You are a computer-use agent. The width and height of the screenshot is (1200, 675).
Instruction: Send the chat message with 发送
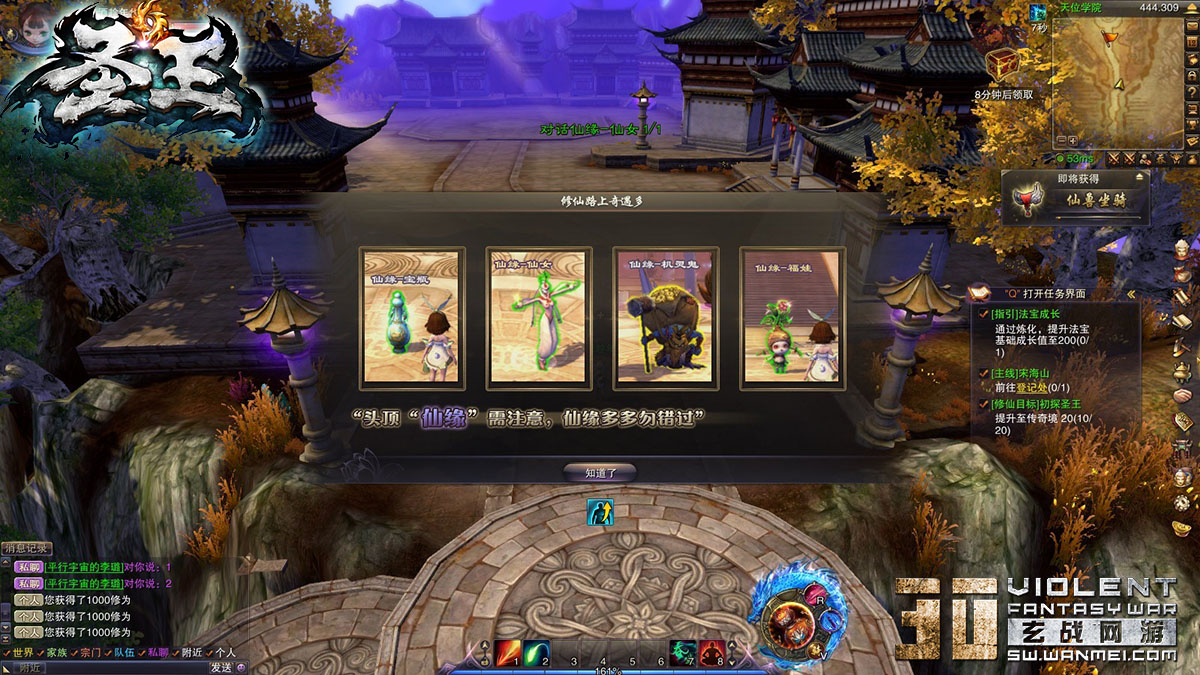tap(221, 667)
